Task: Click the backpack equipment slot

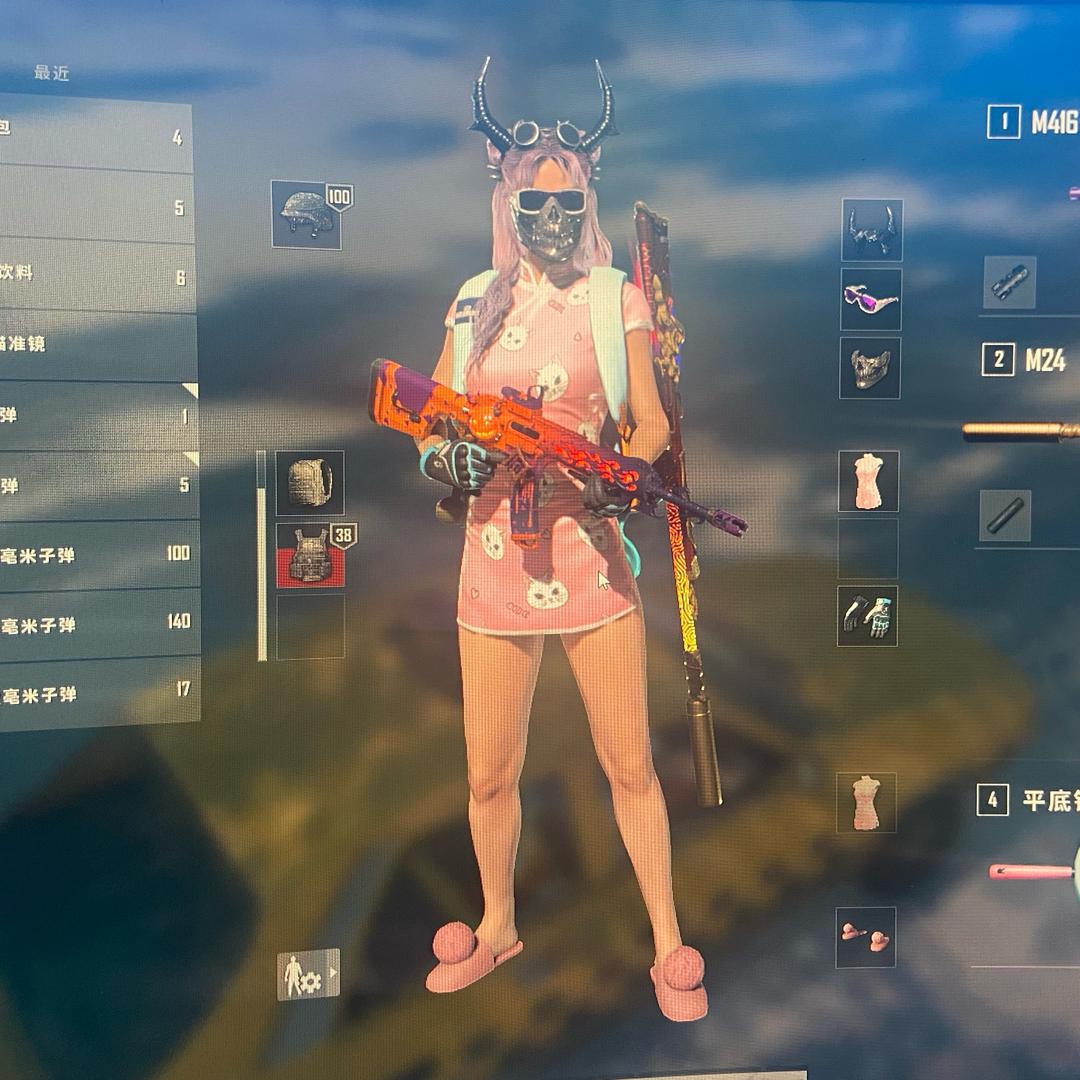Action: pyautogui.click(x=310, y=483)
